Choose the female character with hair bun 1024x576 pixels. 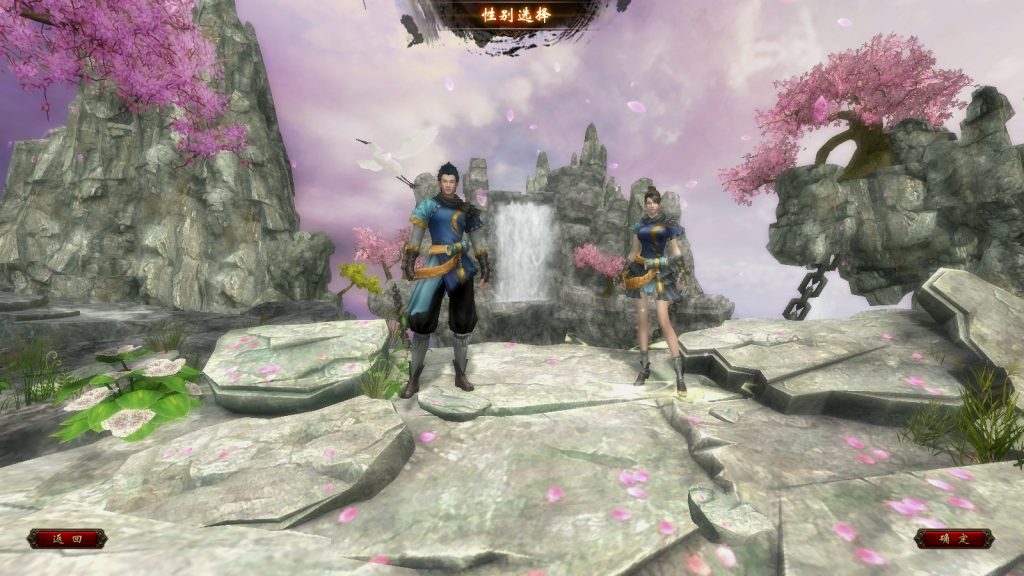coord(656,280)
